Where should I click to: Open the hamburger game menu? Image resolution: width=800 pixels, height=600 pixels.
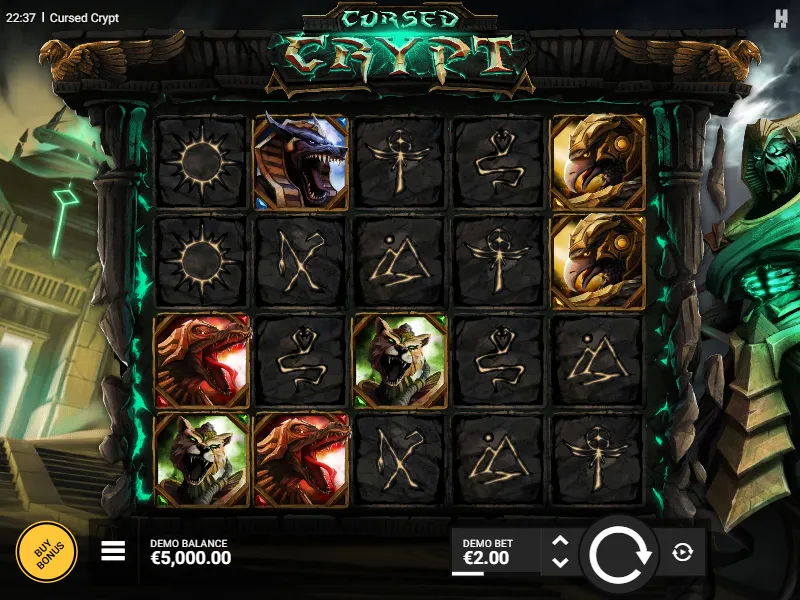point(113,551)
